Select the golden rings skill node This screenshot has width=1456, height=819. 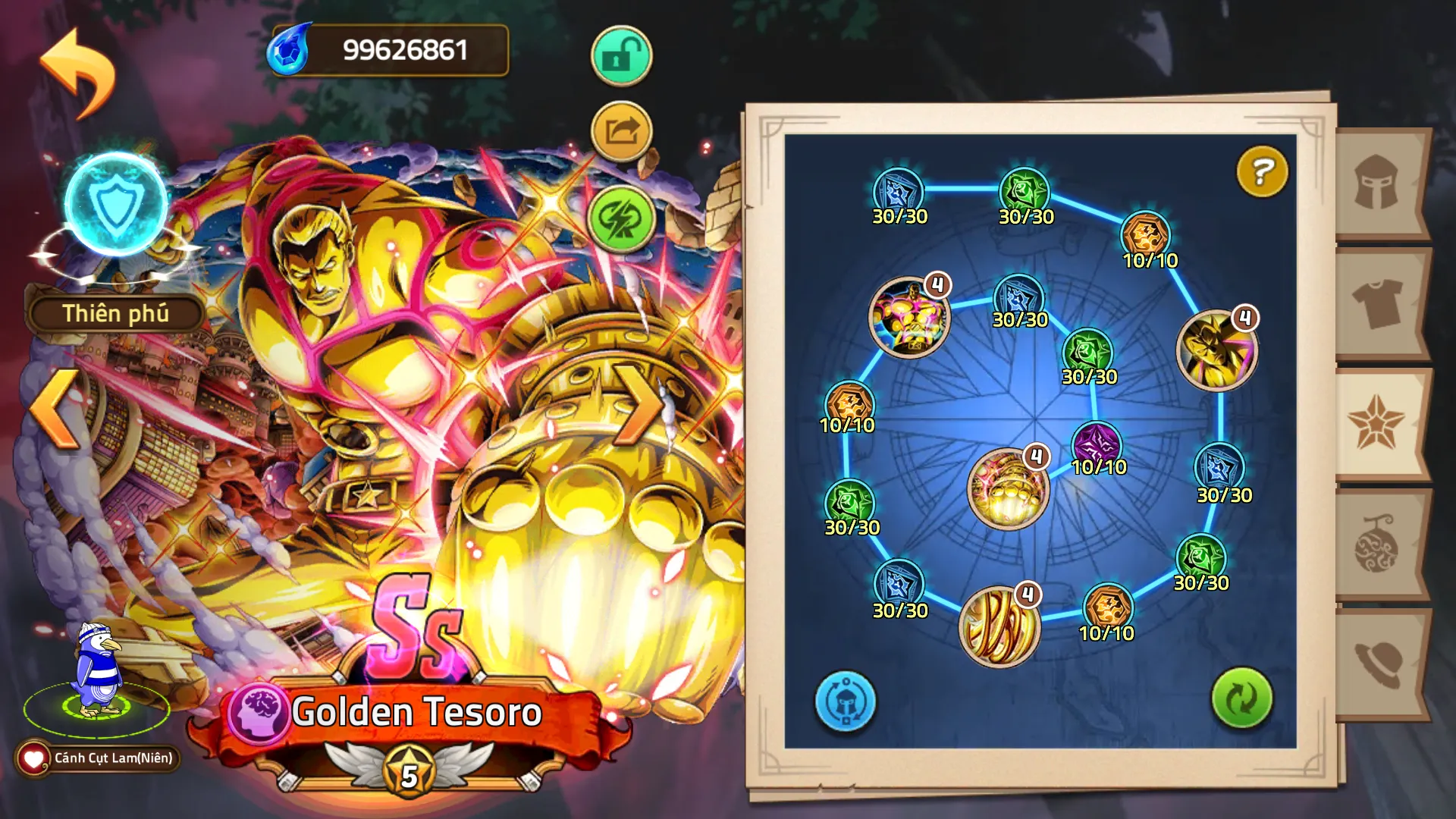pyautogui.click(x=999, y=626)
